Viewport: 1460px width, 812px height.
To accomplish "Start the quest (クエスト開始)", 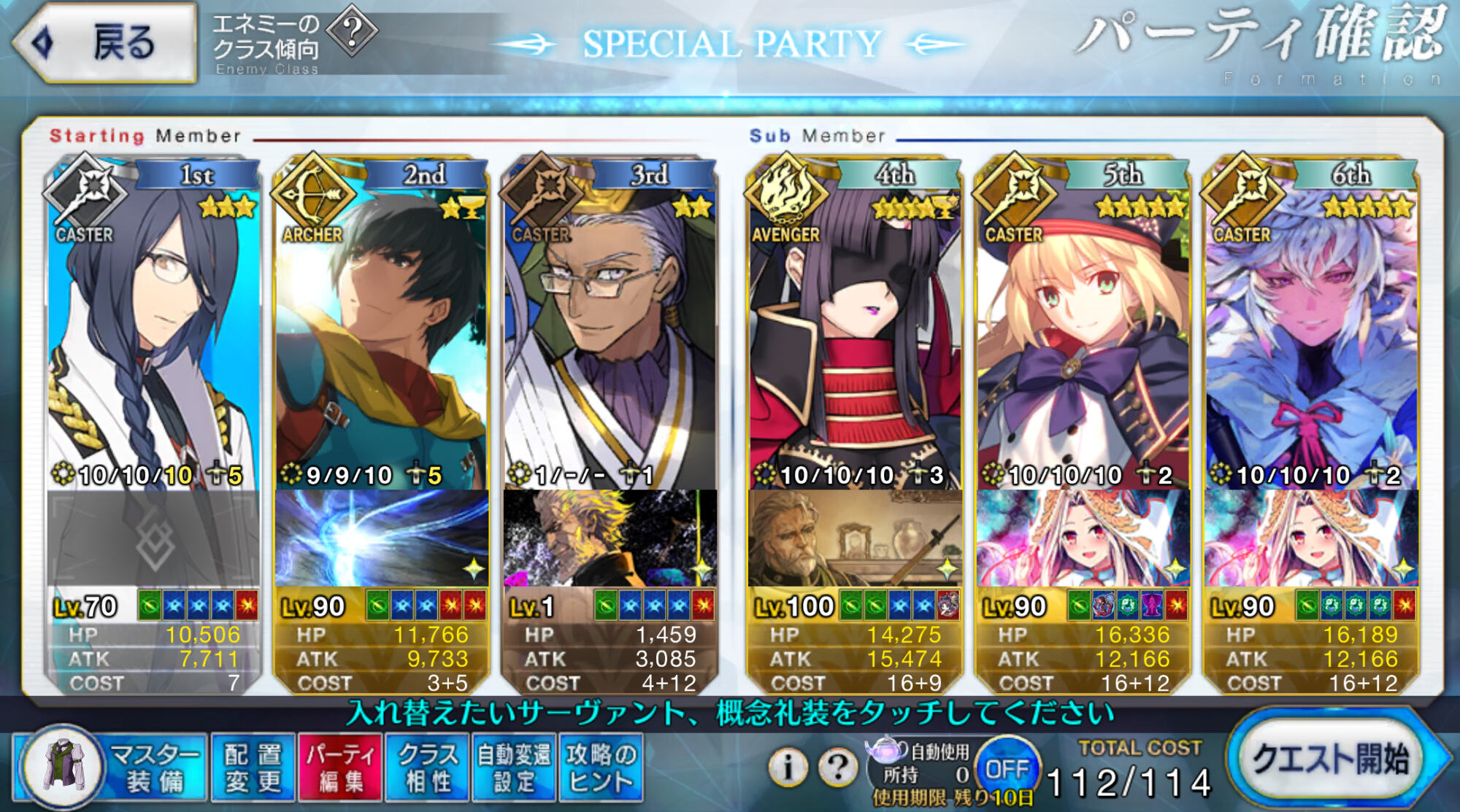I will tap(1332, 759).
